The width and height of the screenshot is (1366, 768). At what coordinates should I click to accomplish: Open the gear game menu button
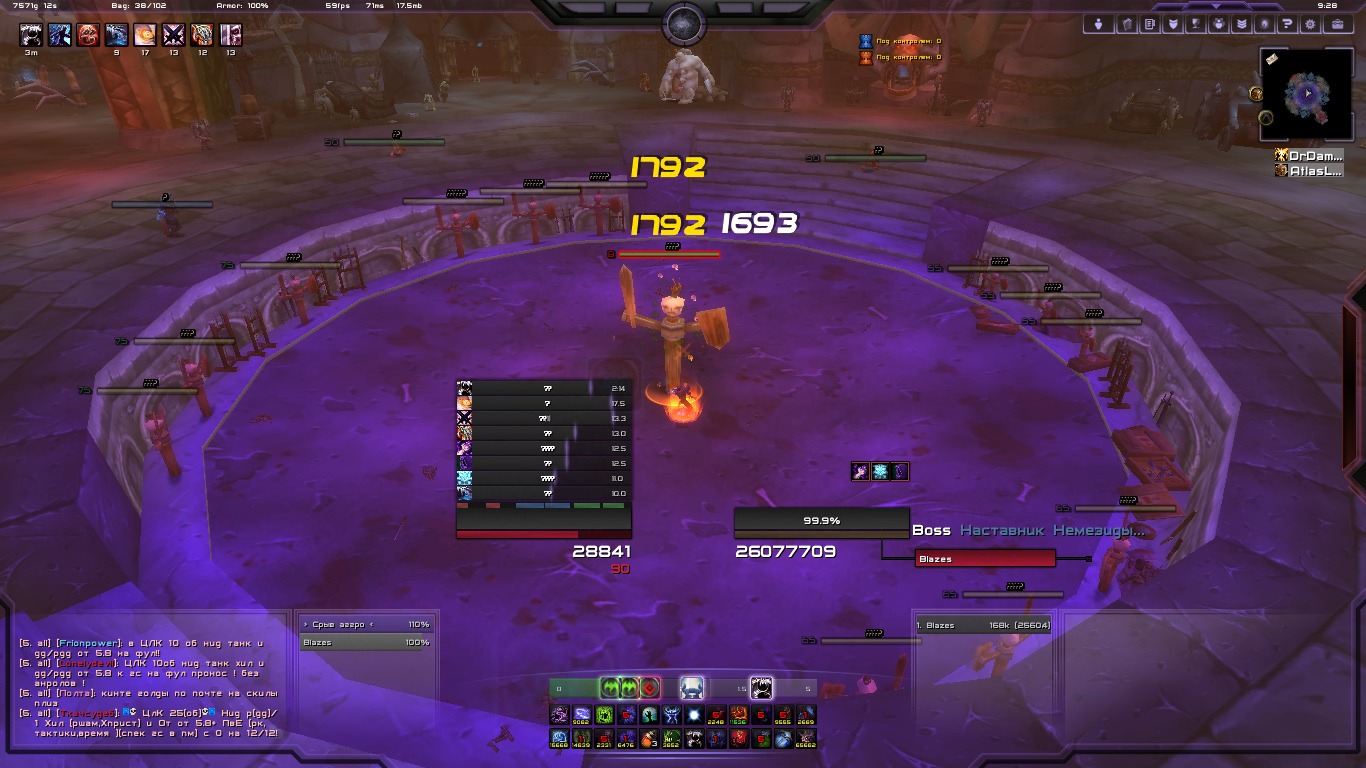click(x=1311, y=24)
